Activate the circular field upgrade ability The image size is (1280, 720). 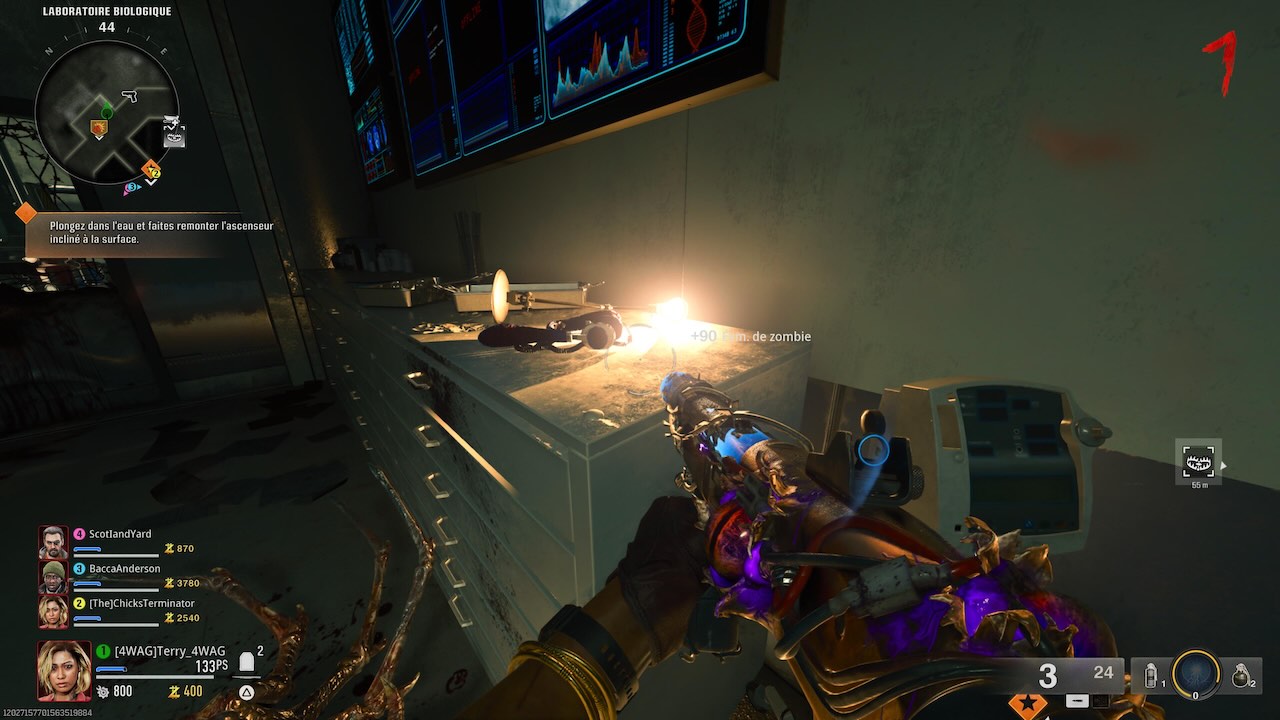1196,675
